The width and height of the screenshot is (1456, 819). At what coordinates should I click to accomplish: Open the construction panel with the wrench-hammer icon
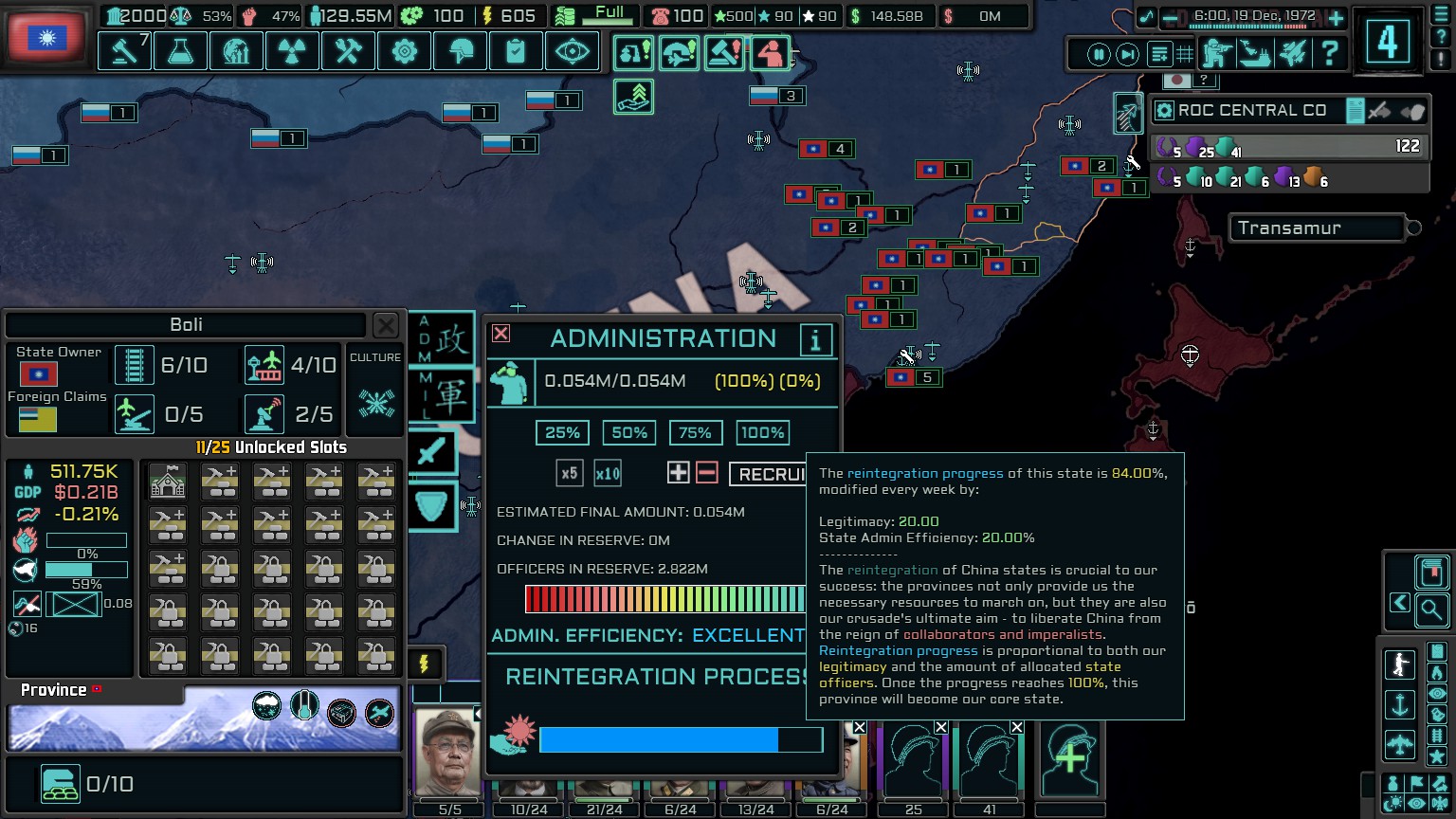click(x=348, y=51)
